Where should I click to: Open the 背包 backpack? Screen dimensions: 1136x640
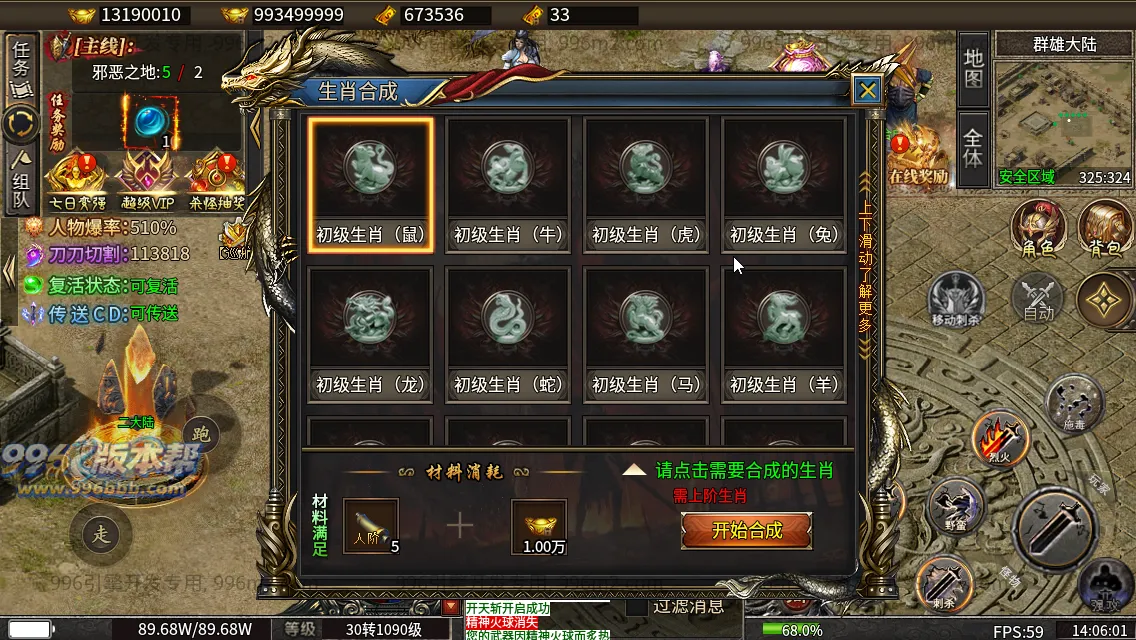1104,229
